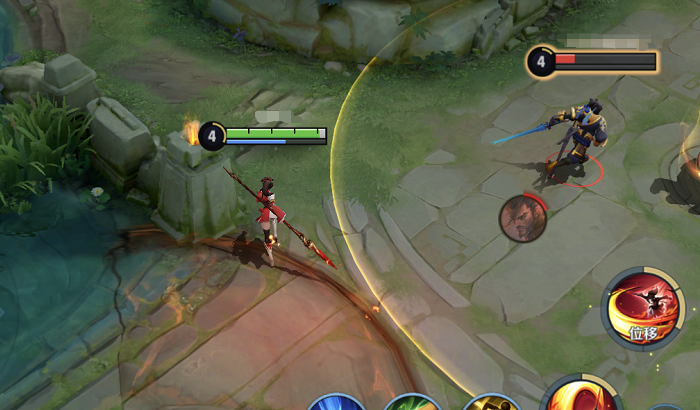Tap the enemy hero portrait target indicator
This screenshot has width=700, height=410.
coord(523,218)
